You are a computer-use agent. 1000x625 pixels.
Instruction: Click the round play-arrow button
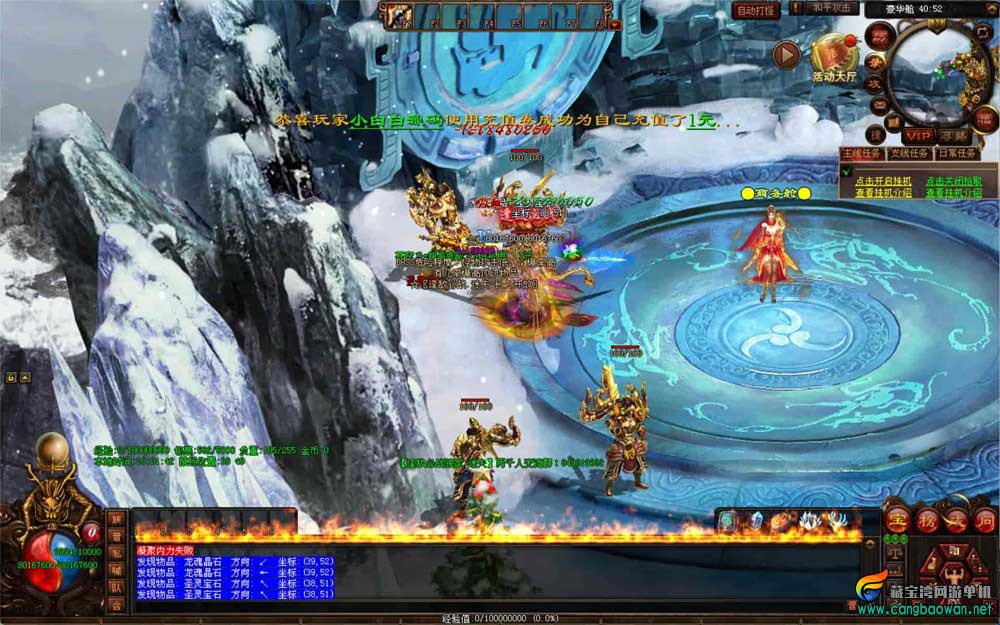[787, 54]
